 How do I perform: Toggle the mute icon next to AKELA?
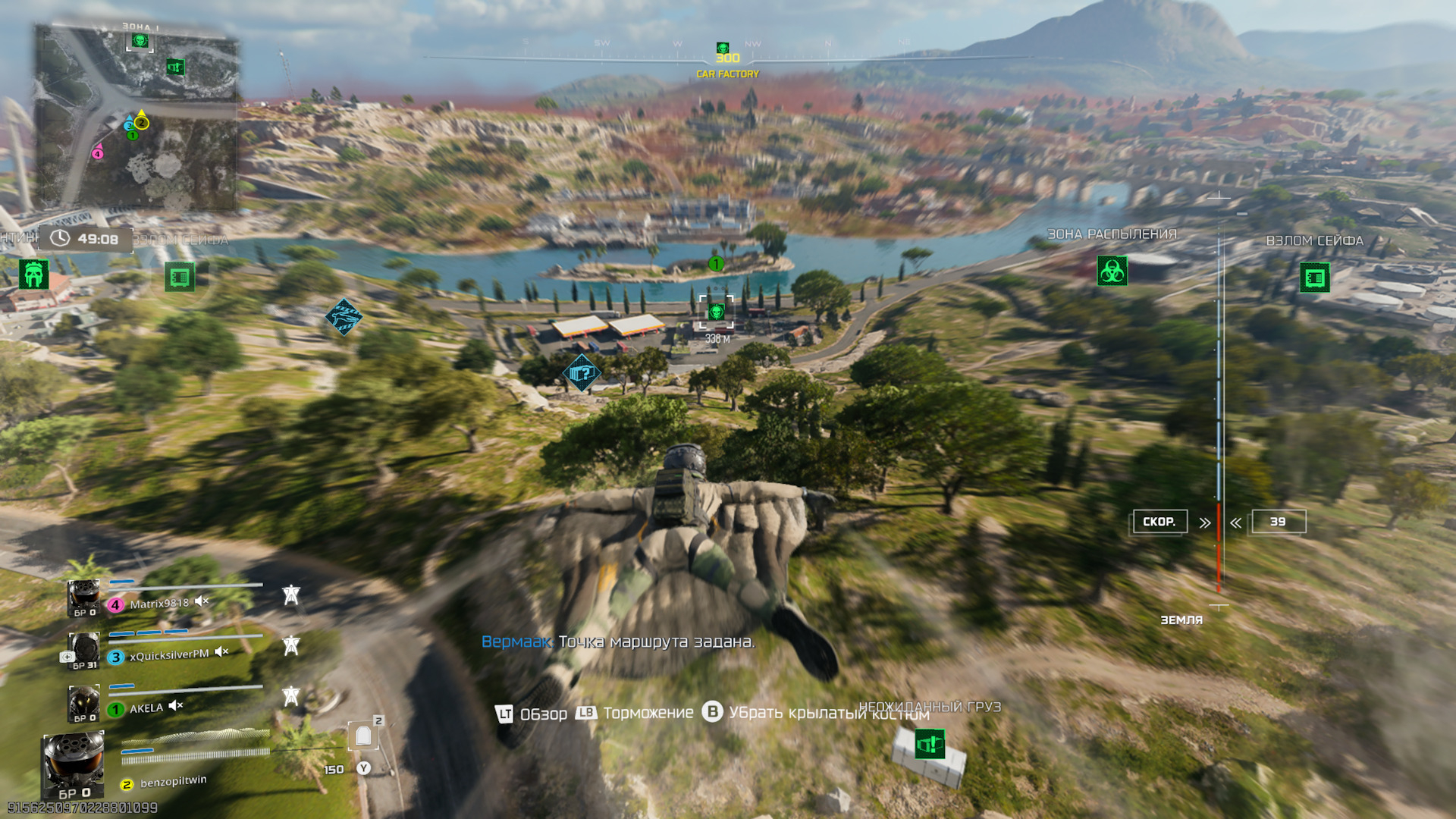point(176,706)
